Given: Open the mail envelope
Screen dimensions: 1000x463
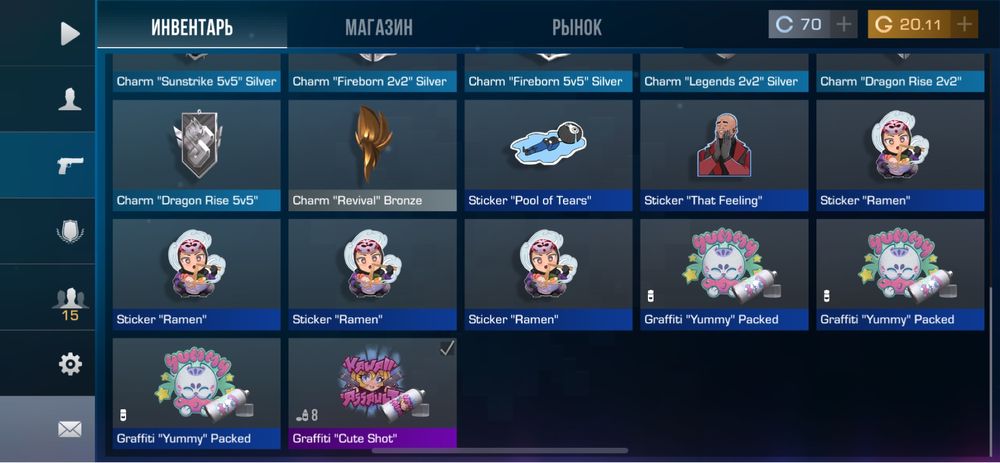Looking at the screenshot, I should click(69, 429).
